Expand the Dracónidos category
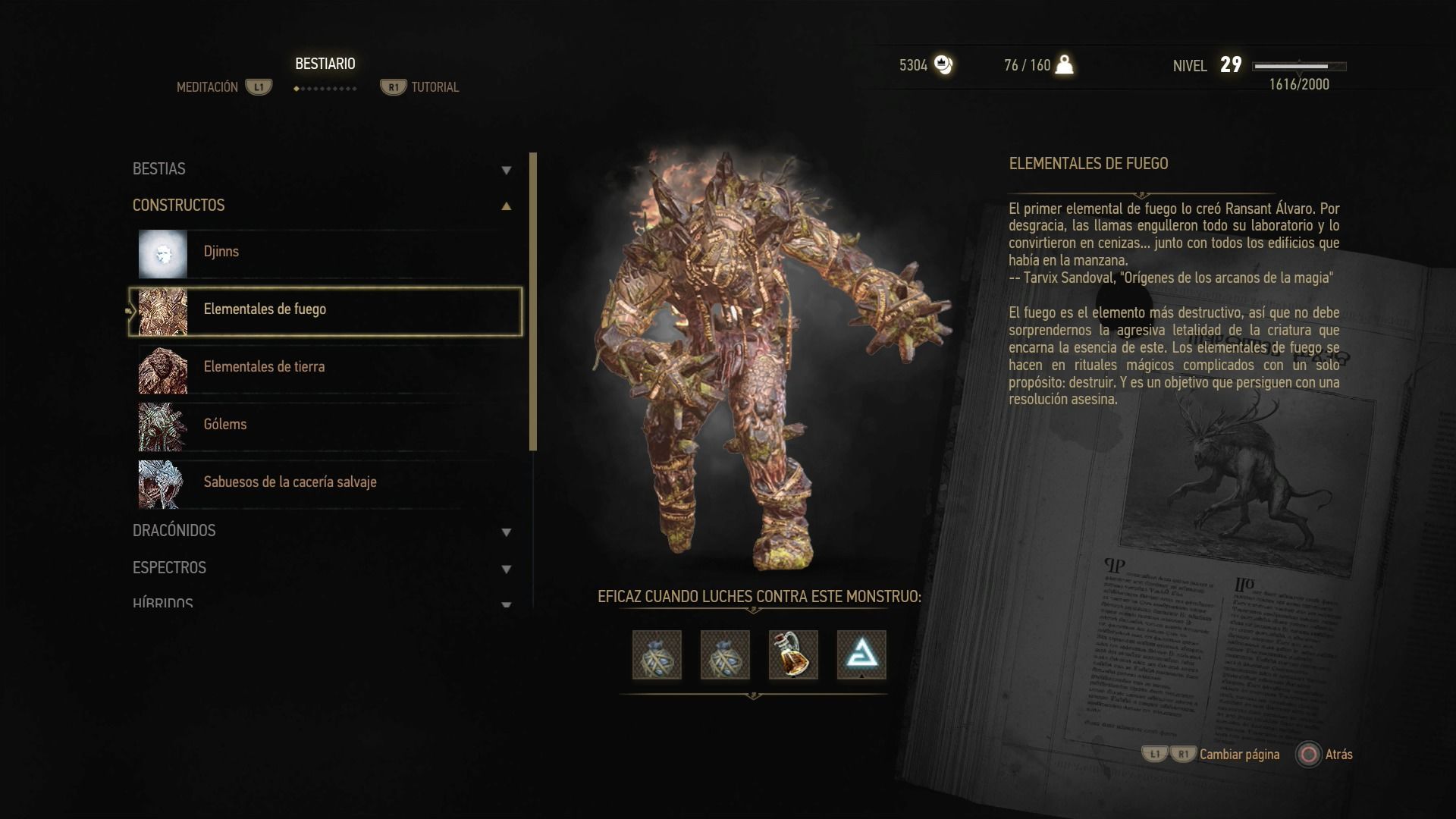This screenshot has height=819, width=1456. point(322,531)
